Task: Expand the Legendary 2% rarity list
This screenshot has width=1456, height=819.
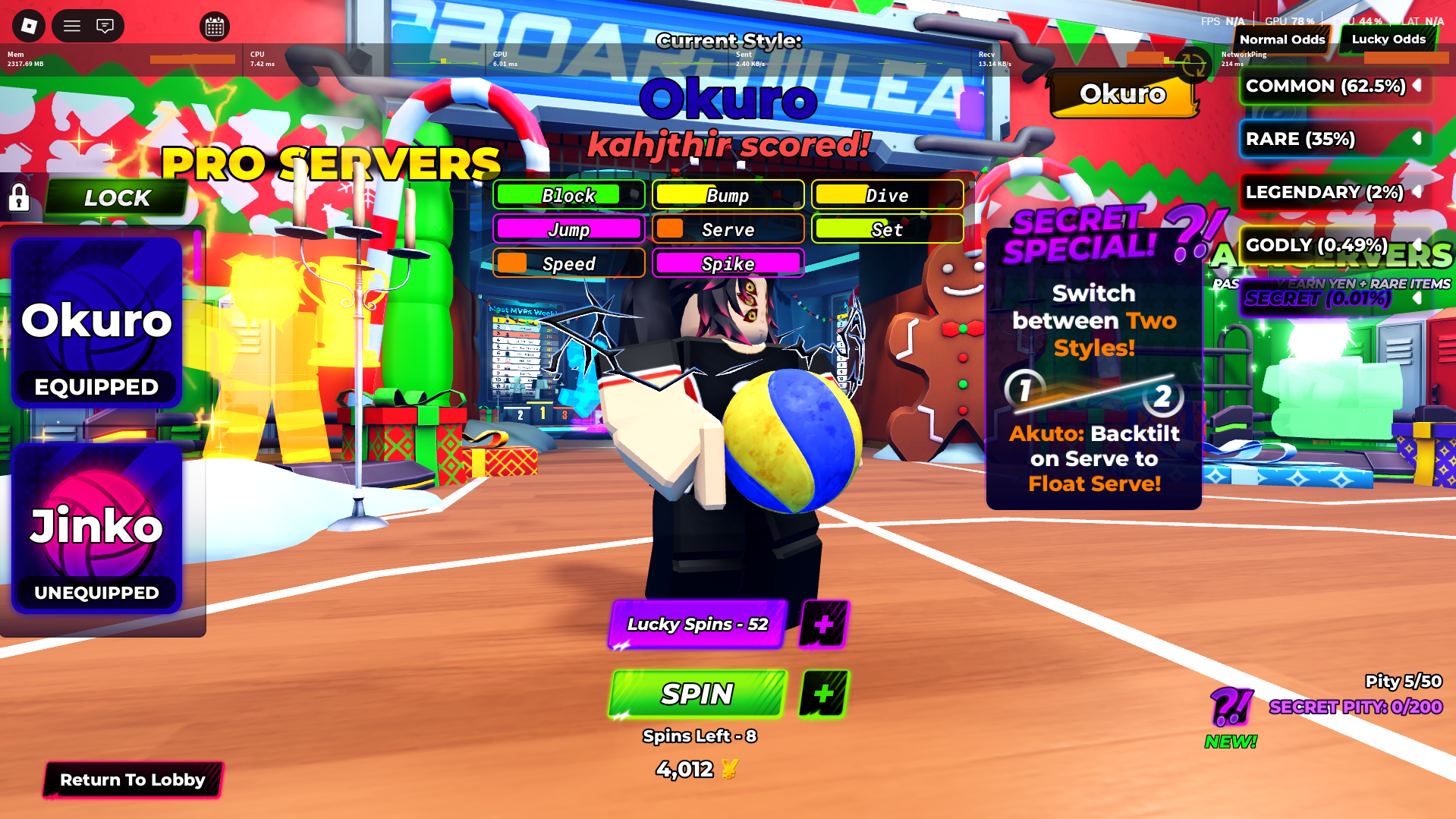Action: pos(1416,192)
